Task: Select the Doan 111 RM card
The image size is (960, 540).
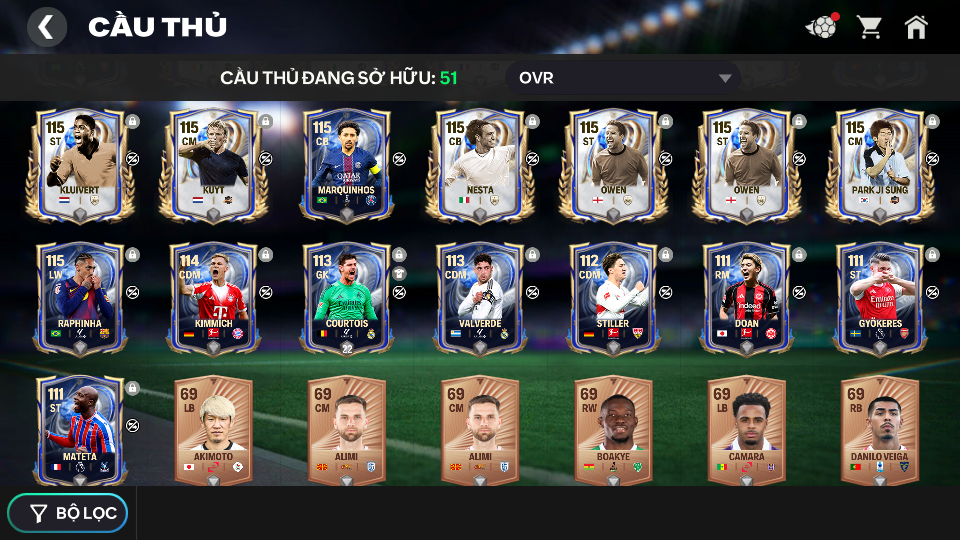Action: 746,297
